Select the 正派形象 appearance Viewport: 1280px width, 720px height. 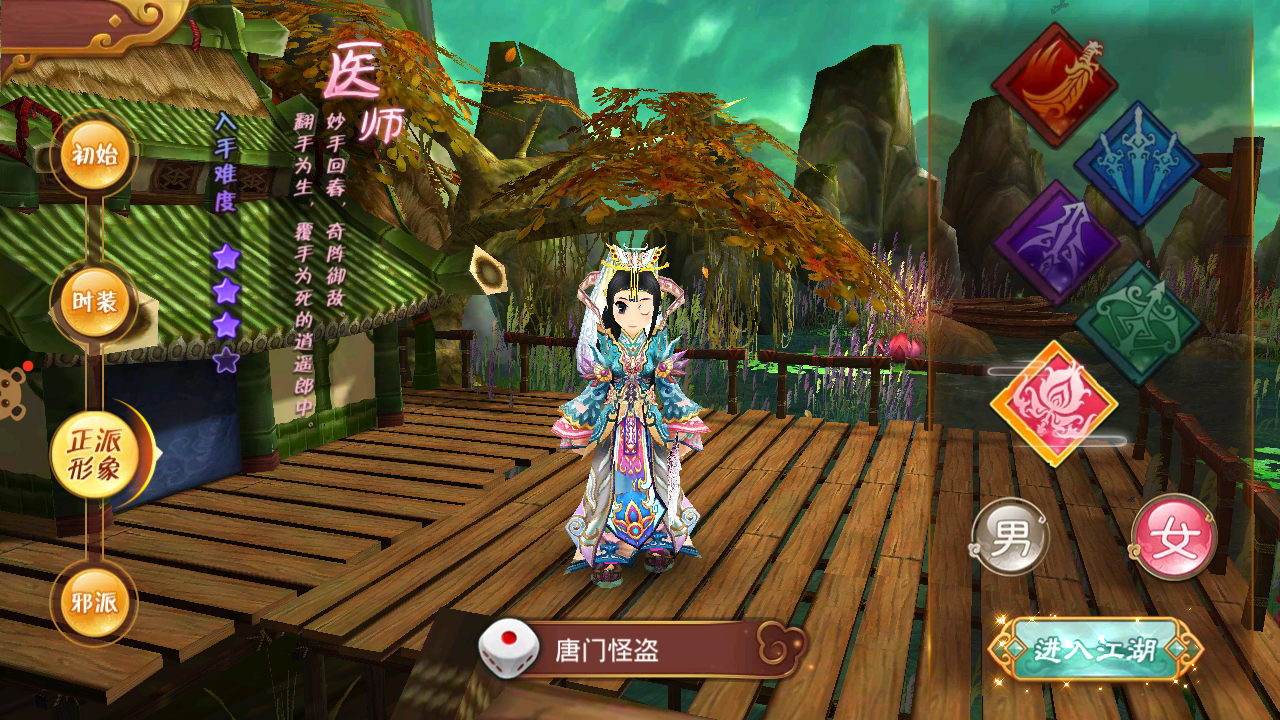point(96,455)
